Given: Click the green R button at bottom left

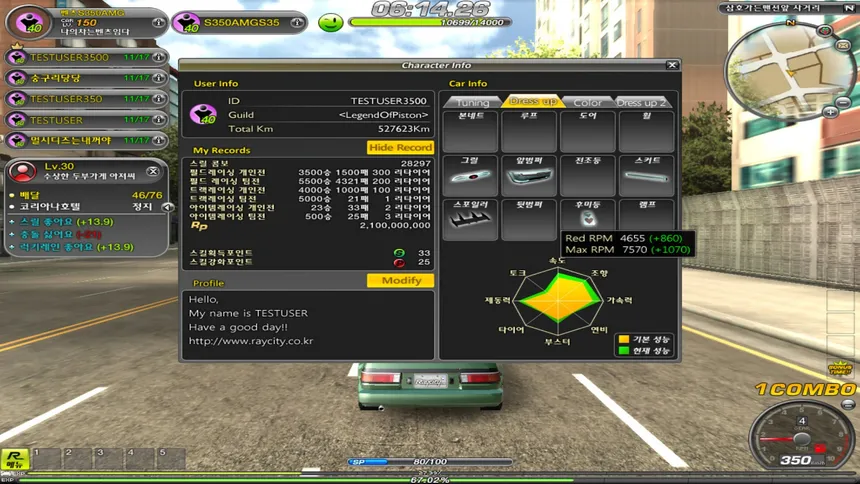Looking at the screenshot, I should [x=14, y=461].
